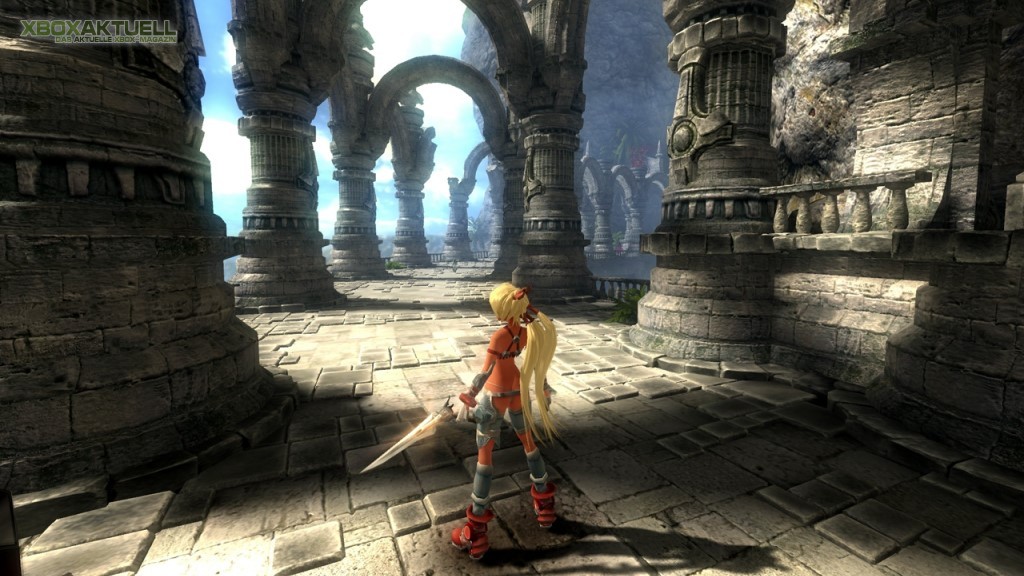Click the XBOXAKTUELL magazine logo watermark
The image size is (1024, 576).
98,30
